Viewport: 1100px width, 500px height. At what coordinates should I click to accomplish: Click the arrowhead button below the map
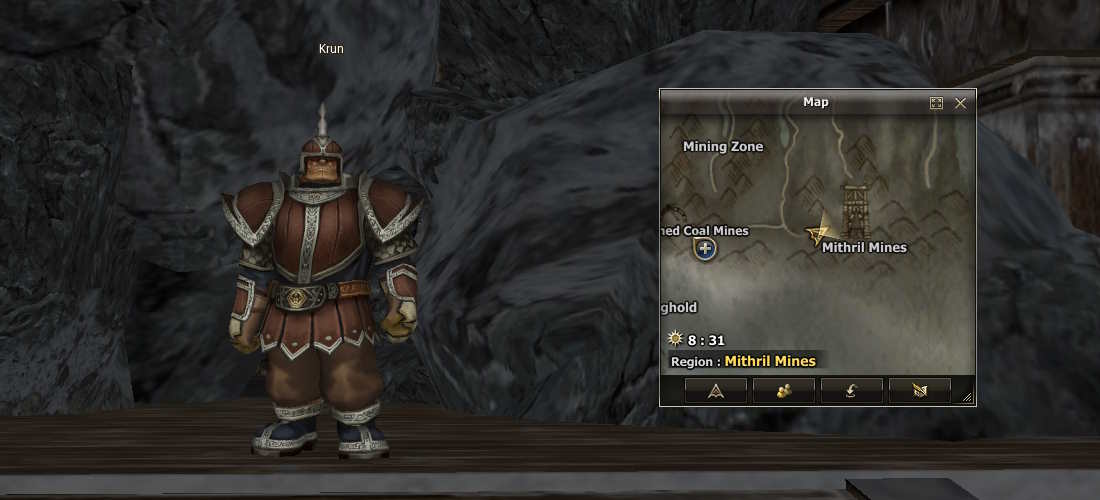(x=715, y=391)
